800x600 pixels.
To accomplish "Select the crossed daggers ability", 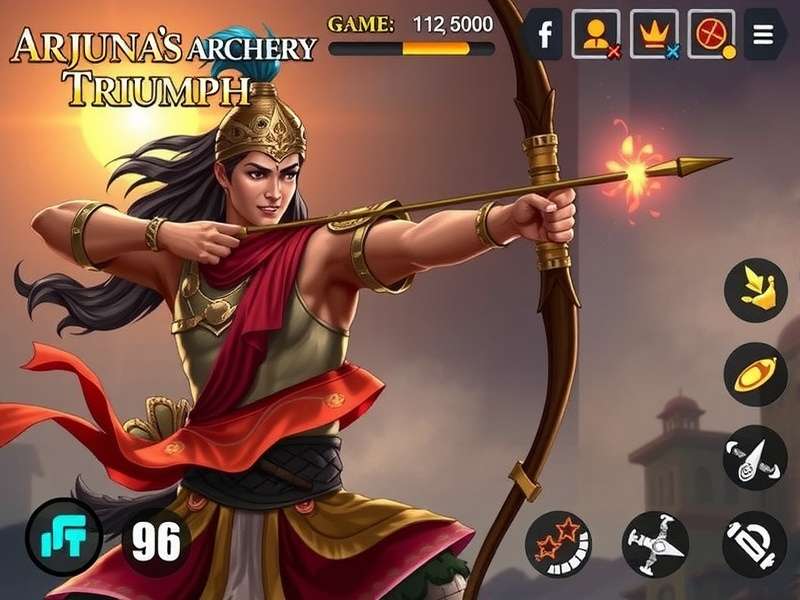I will pos(654,543).
